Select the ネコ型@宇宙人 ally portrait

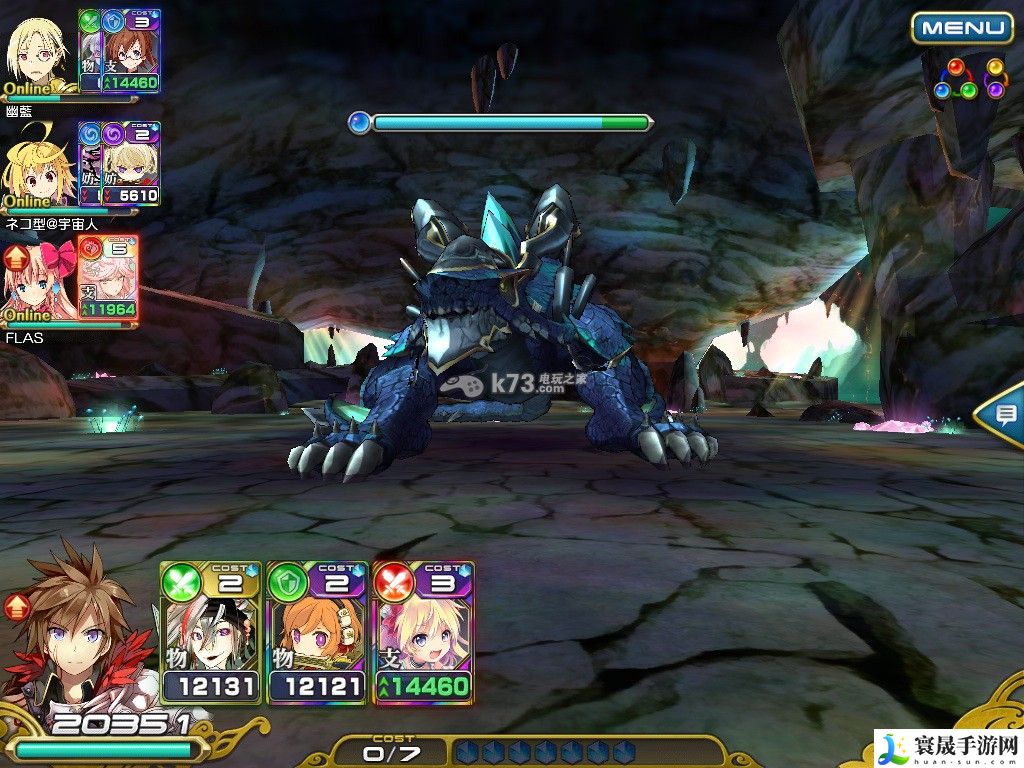coord(40,166)
